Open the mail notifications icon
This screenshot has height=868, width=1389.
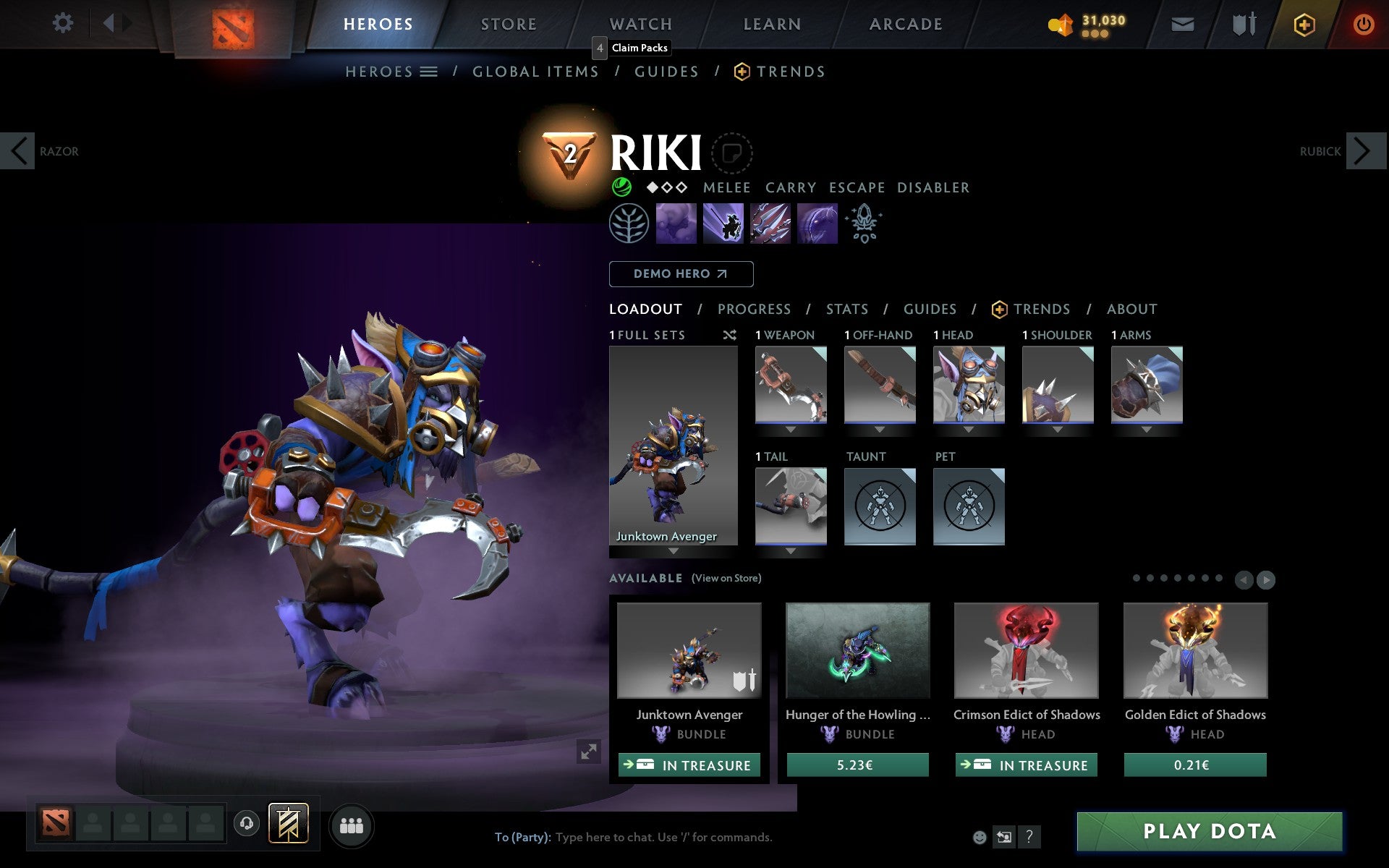(1182, 23)
